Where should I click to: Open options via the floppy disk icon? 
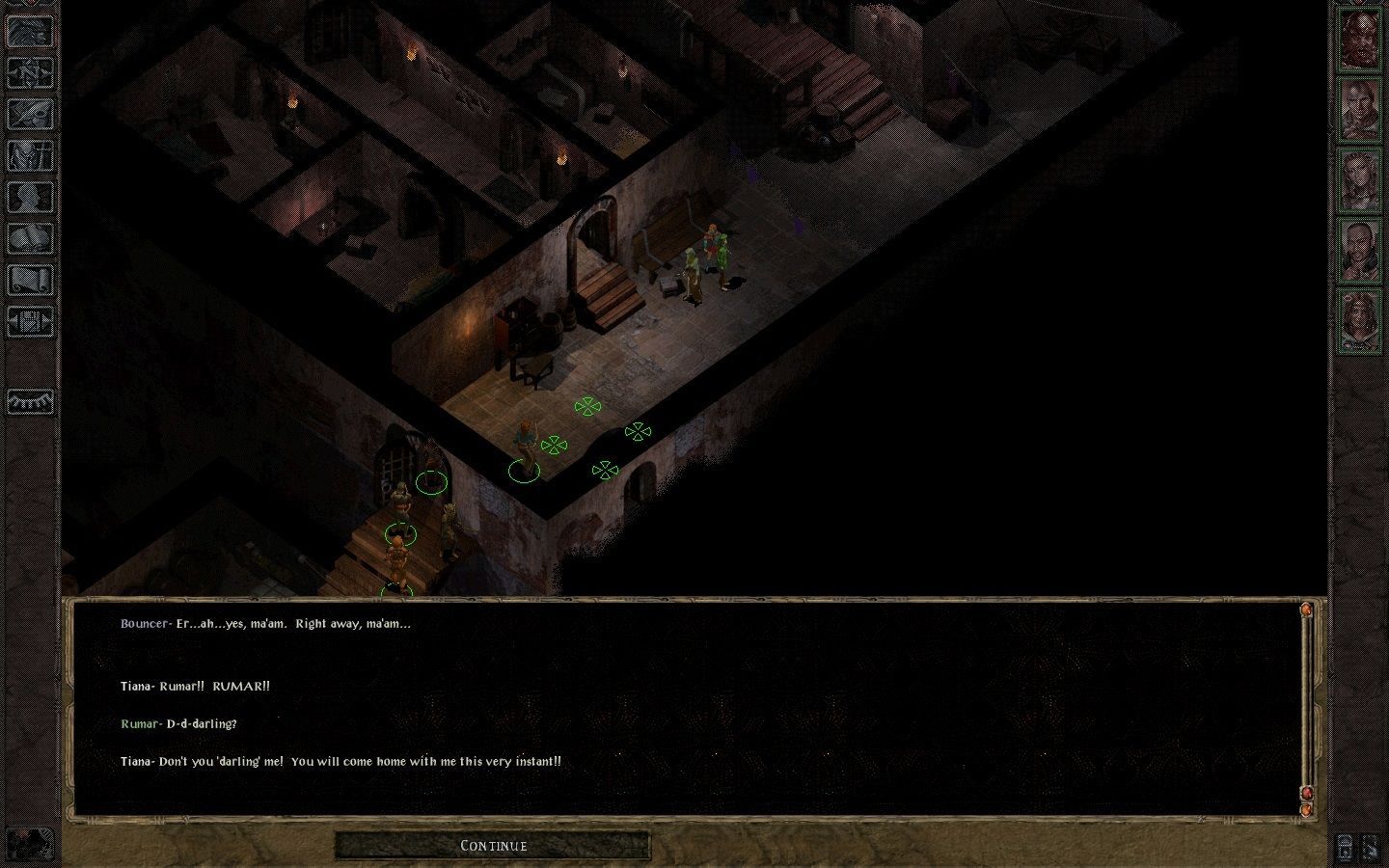30,321
